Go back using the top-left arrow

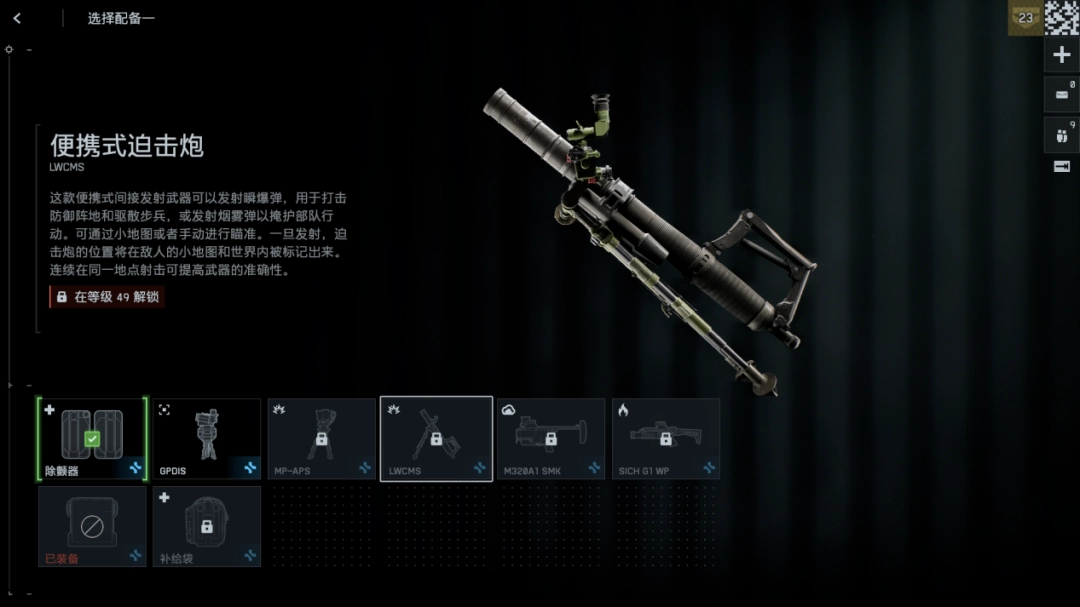tap(17, 18)
